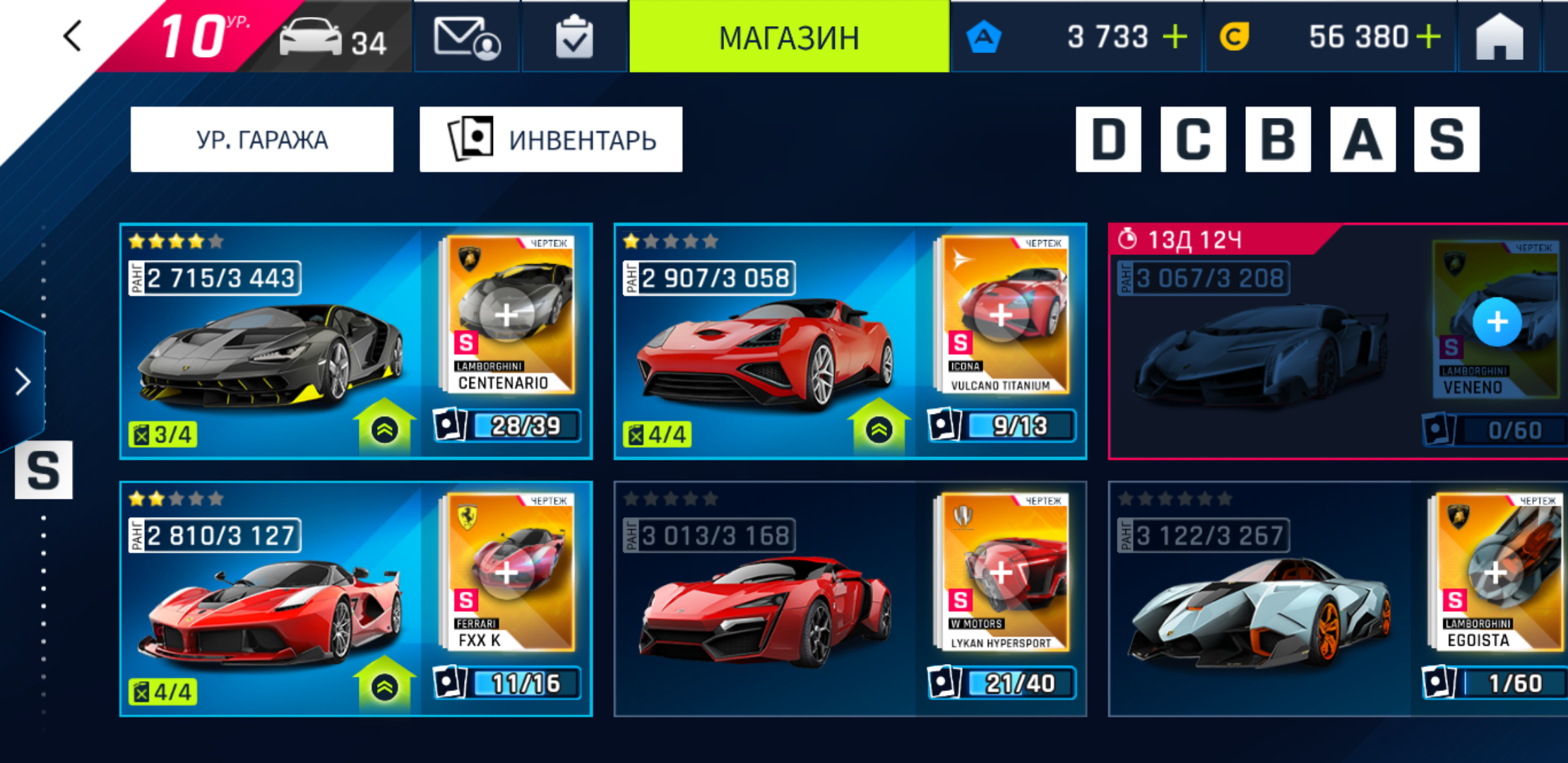Image resolution: width=1568 pixels, height=763 pixels.
Task: Go back with the arrow button
Action: tap(73, 35)
